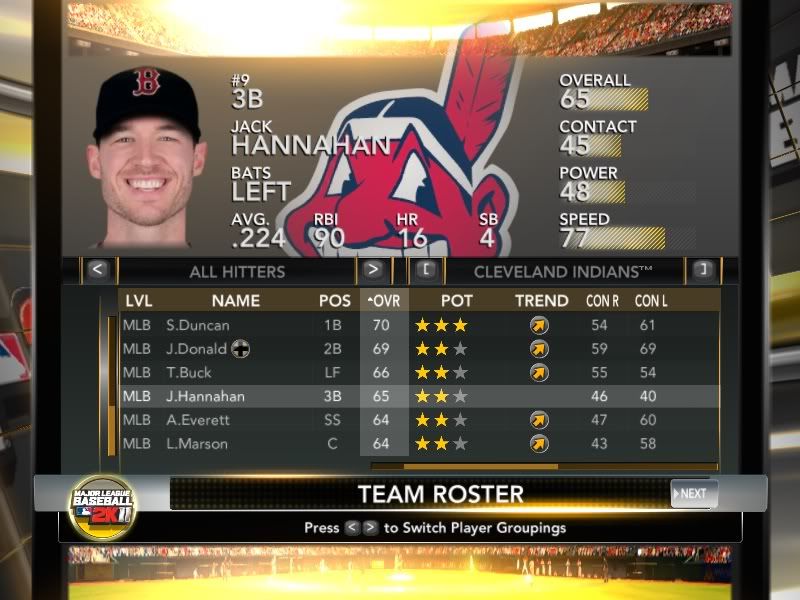Sort players by POS column
800x600 pixels.
tap(335, 301)
